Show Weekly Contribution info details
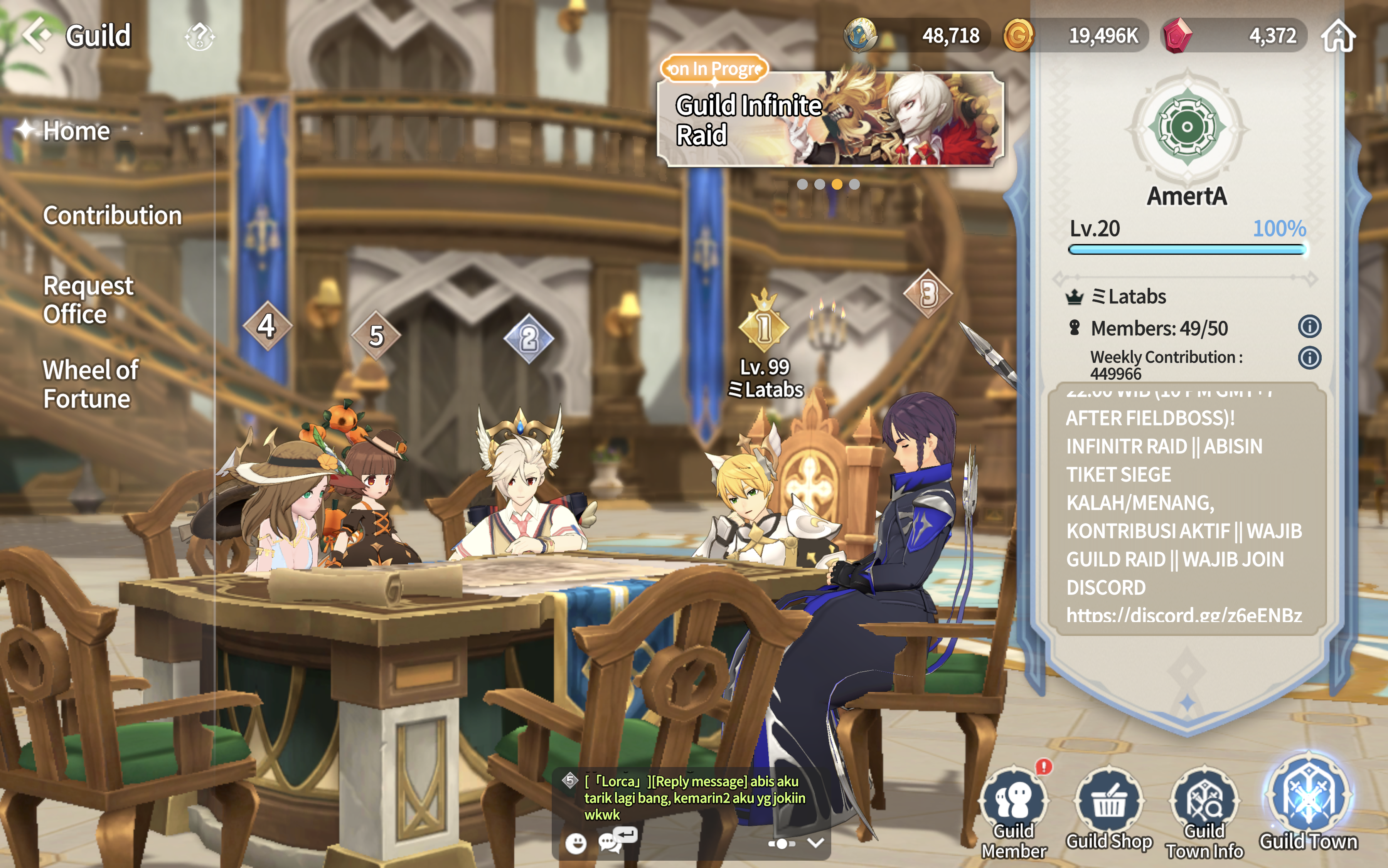1388x868 pixels. point(1309,358)
